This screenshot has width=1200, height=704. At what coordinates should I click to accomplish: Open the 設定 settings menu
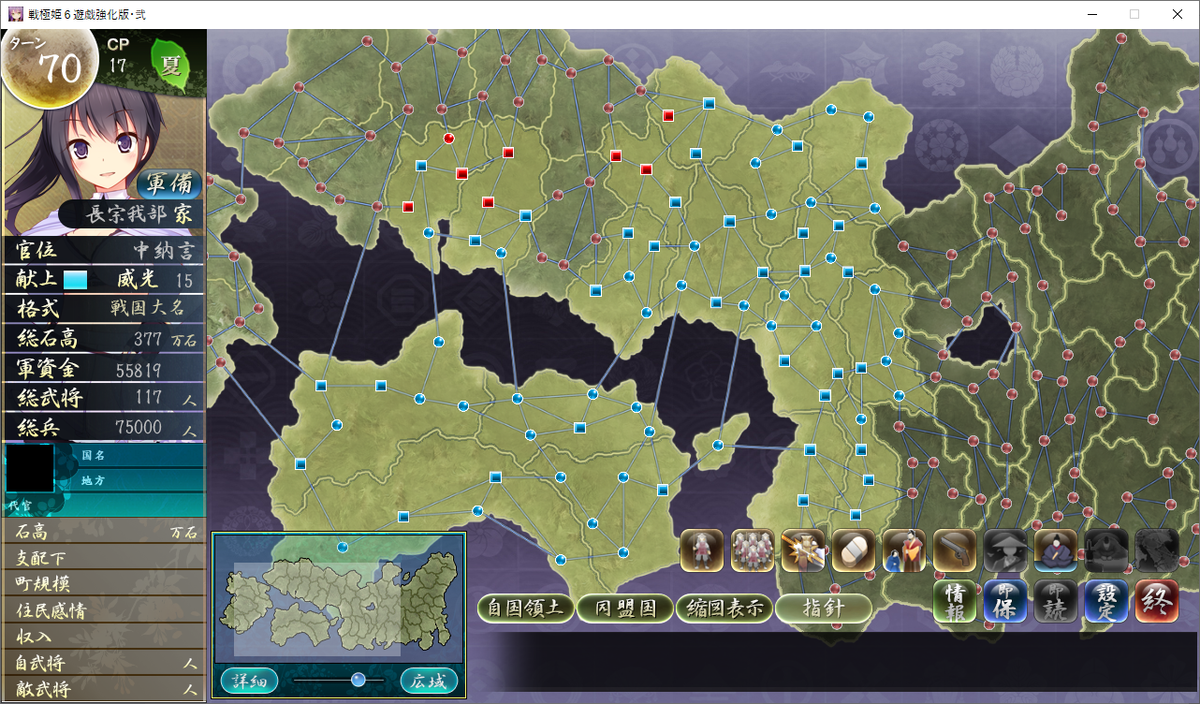tap(1106, 602)
